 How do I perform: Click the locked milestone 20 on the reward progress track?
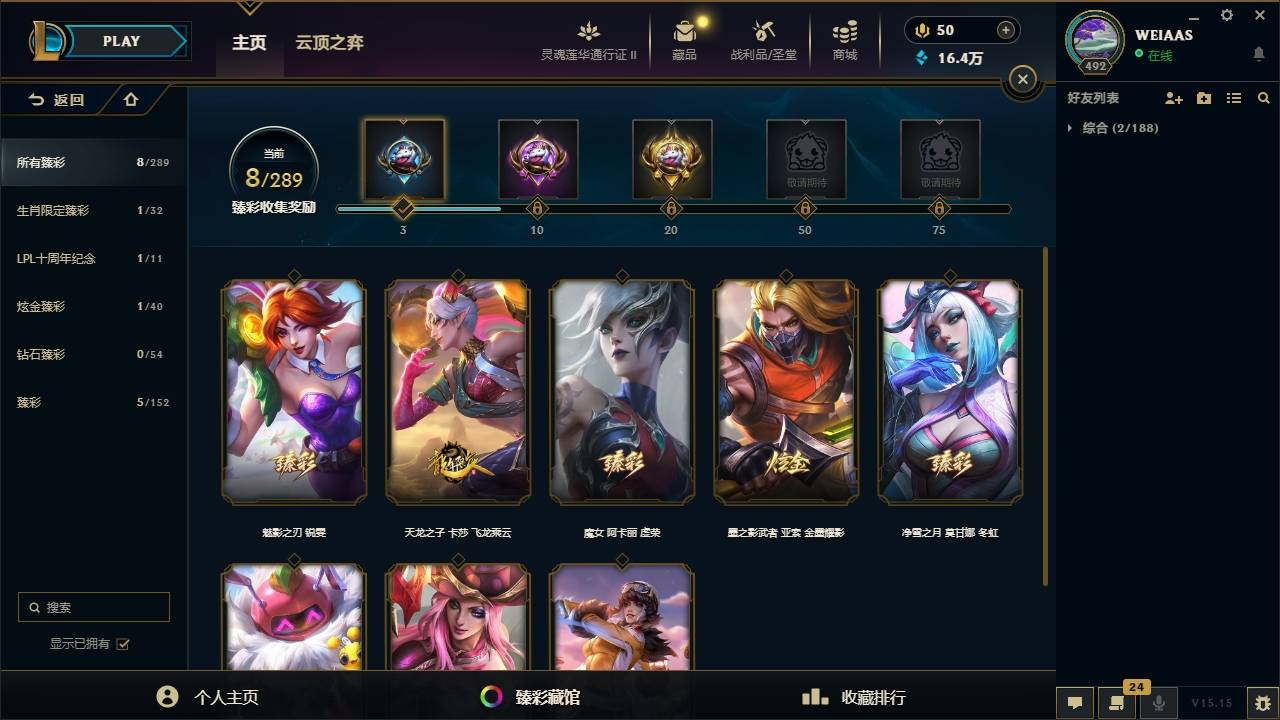(x=671, y=209)
